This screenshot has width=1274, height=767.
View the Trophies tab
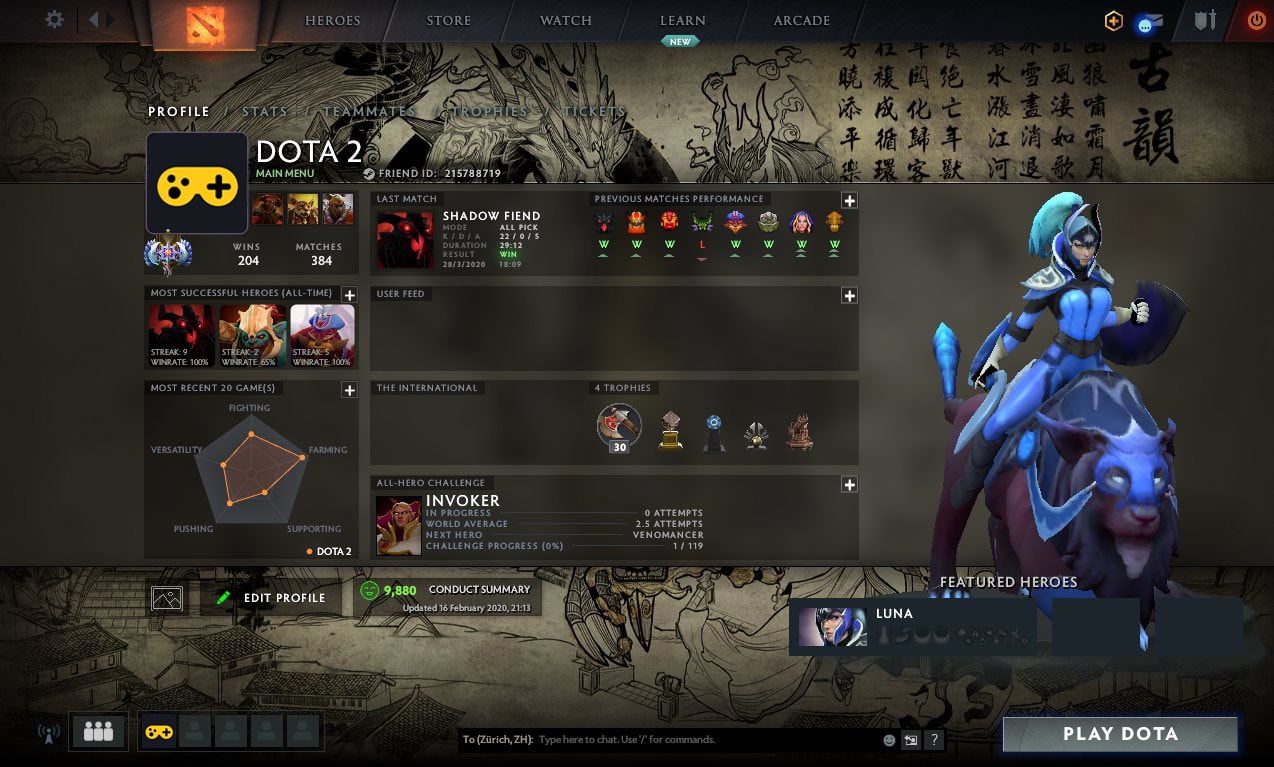point(490,112)
